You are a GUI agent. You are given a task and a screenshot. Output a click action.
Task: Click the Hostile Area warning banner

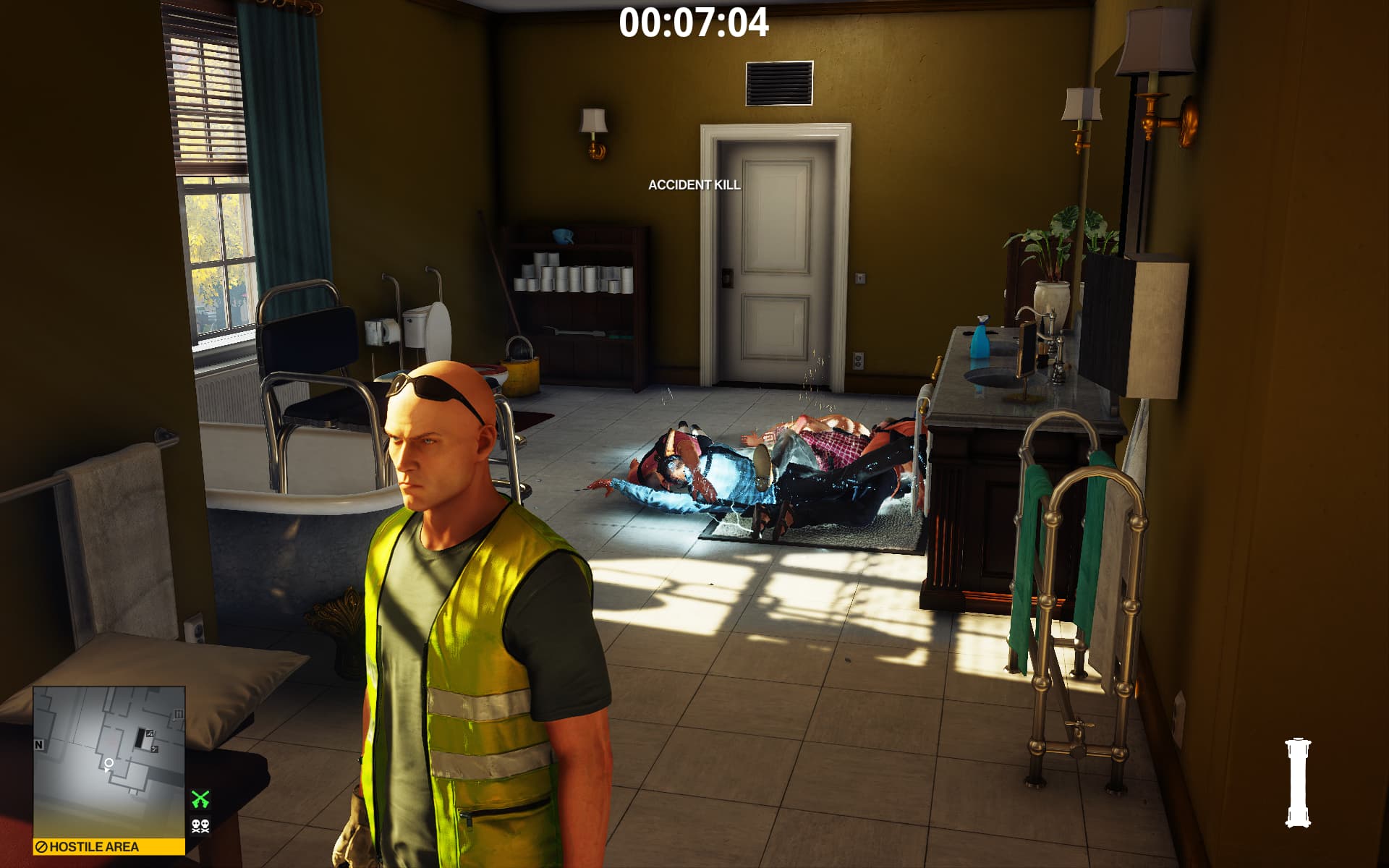point(109,846)
